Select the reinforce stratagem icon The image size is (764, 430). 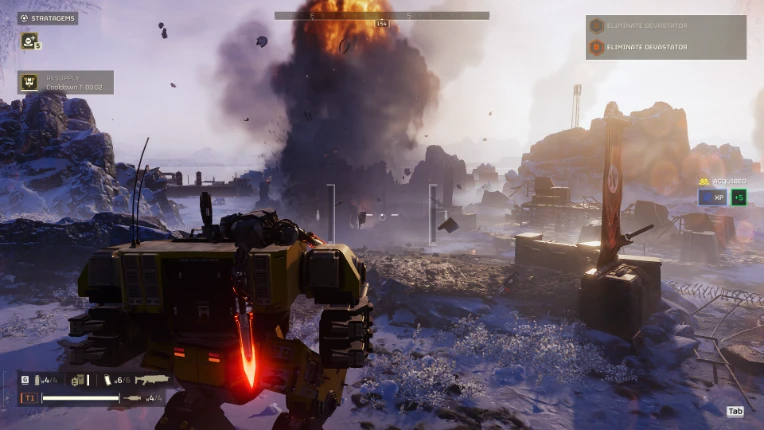coord(29,41)
